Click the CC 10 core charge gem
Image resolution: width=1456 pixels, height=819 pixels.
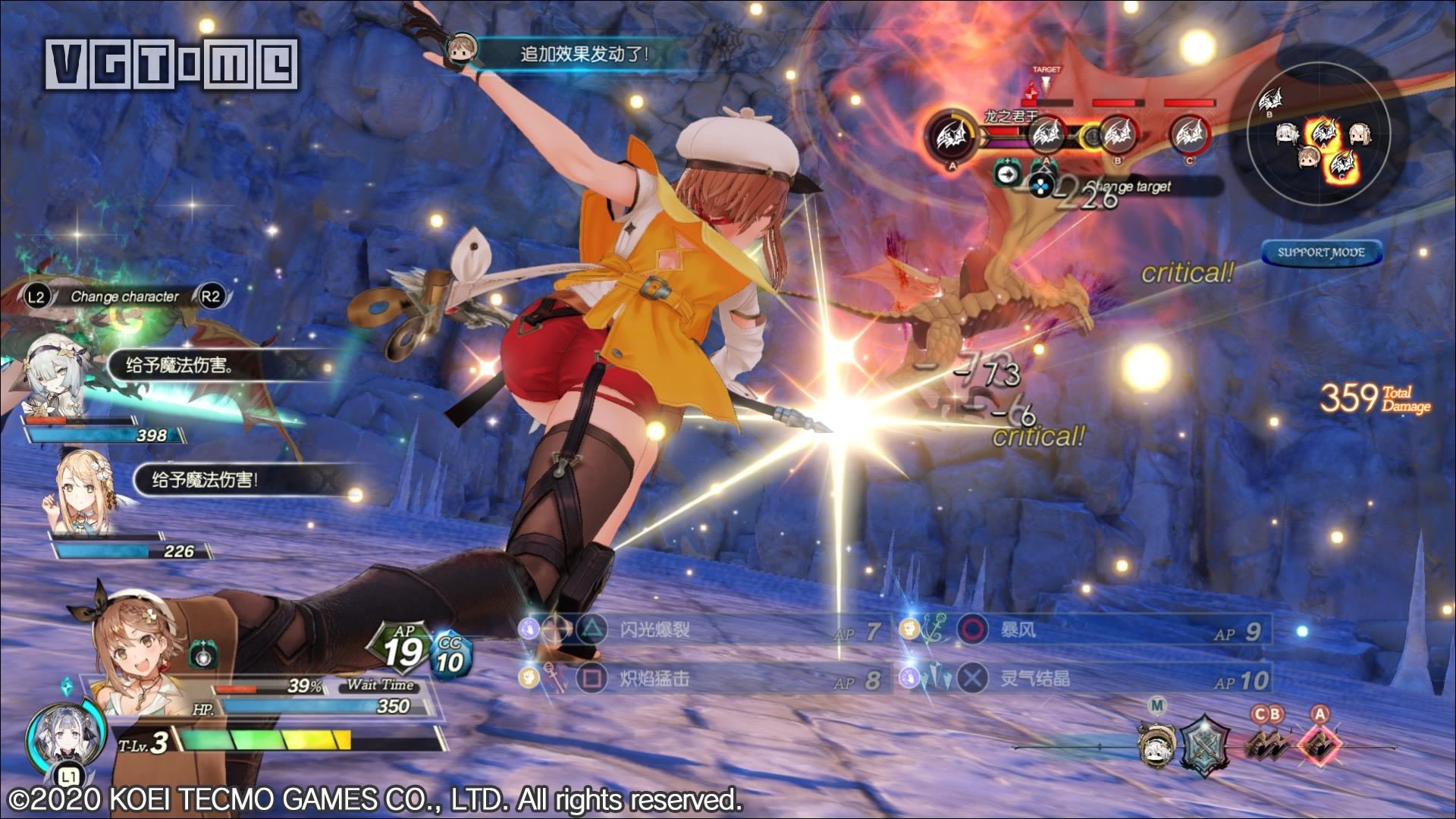(x=451, y=657)
